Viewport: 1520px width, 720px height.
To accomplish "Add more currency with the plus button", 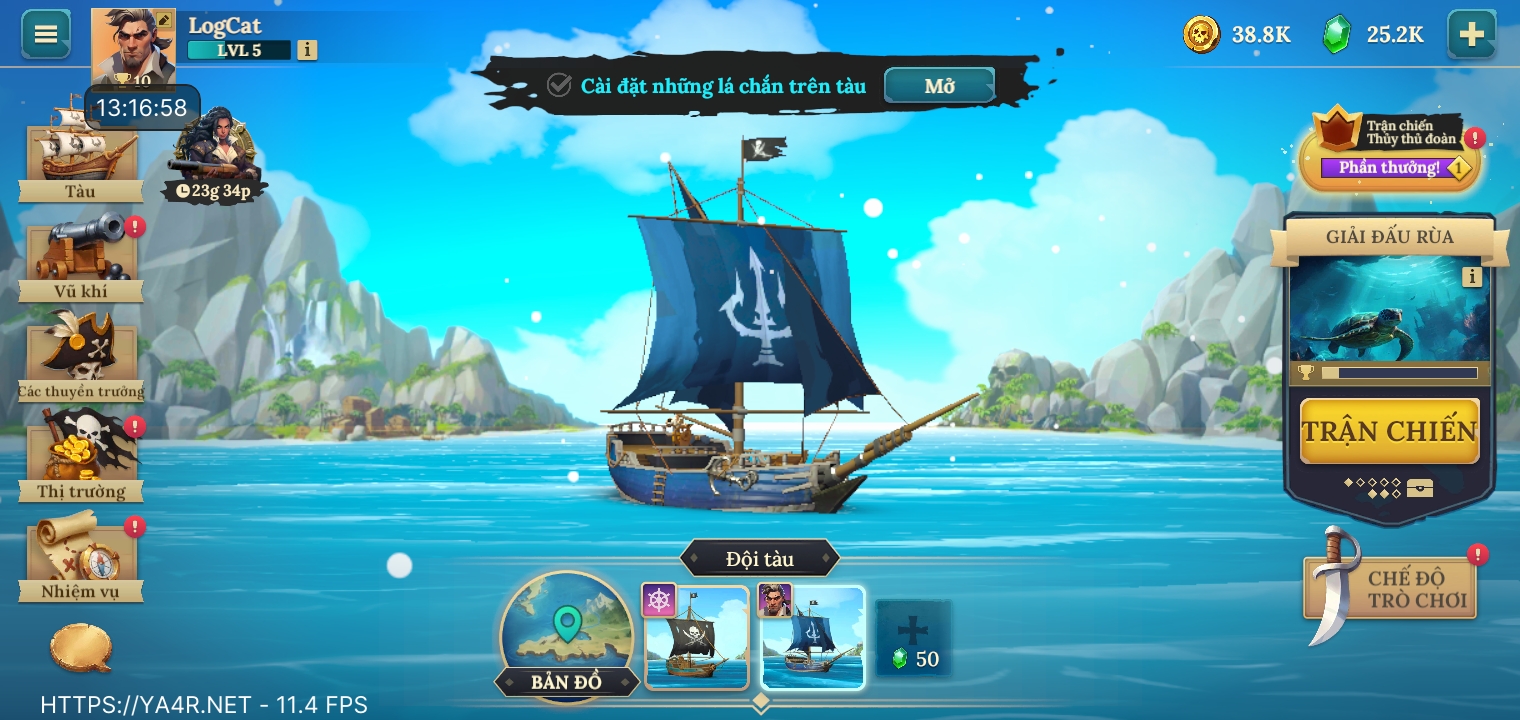I will (x=1471, y=34).
